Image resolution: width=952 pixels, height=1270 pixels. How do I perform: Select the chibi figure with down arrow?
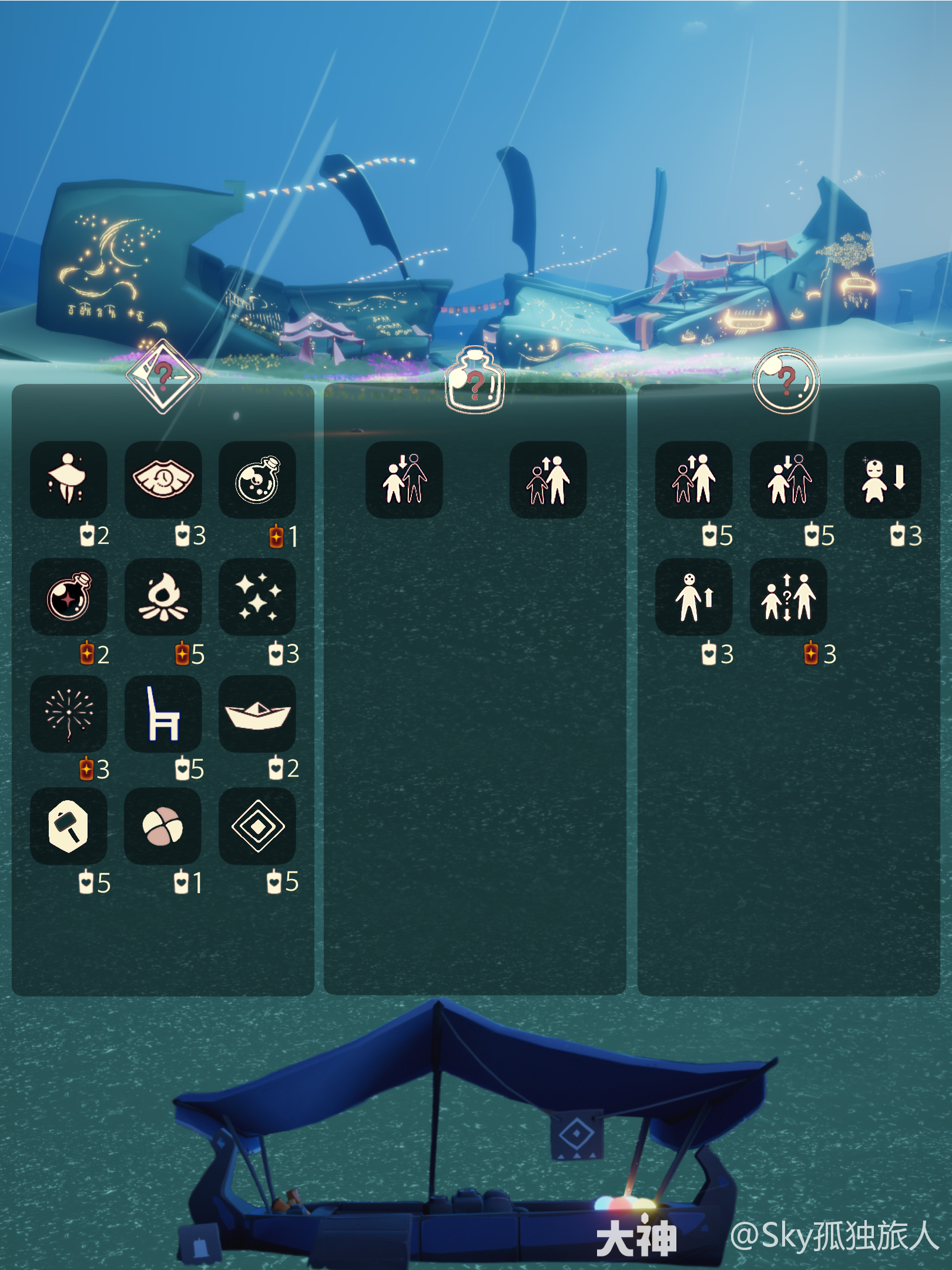click(882, 479)
